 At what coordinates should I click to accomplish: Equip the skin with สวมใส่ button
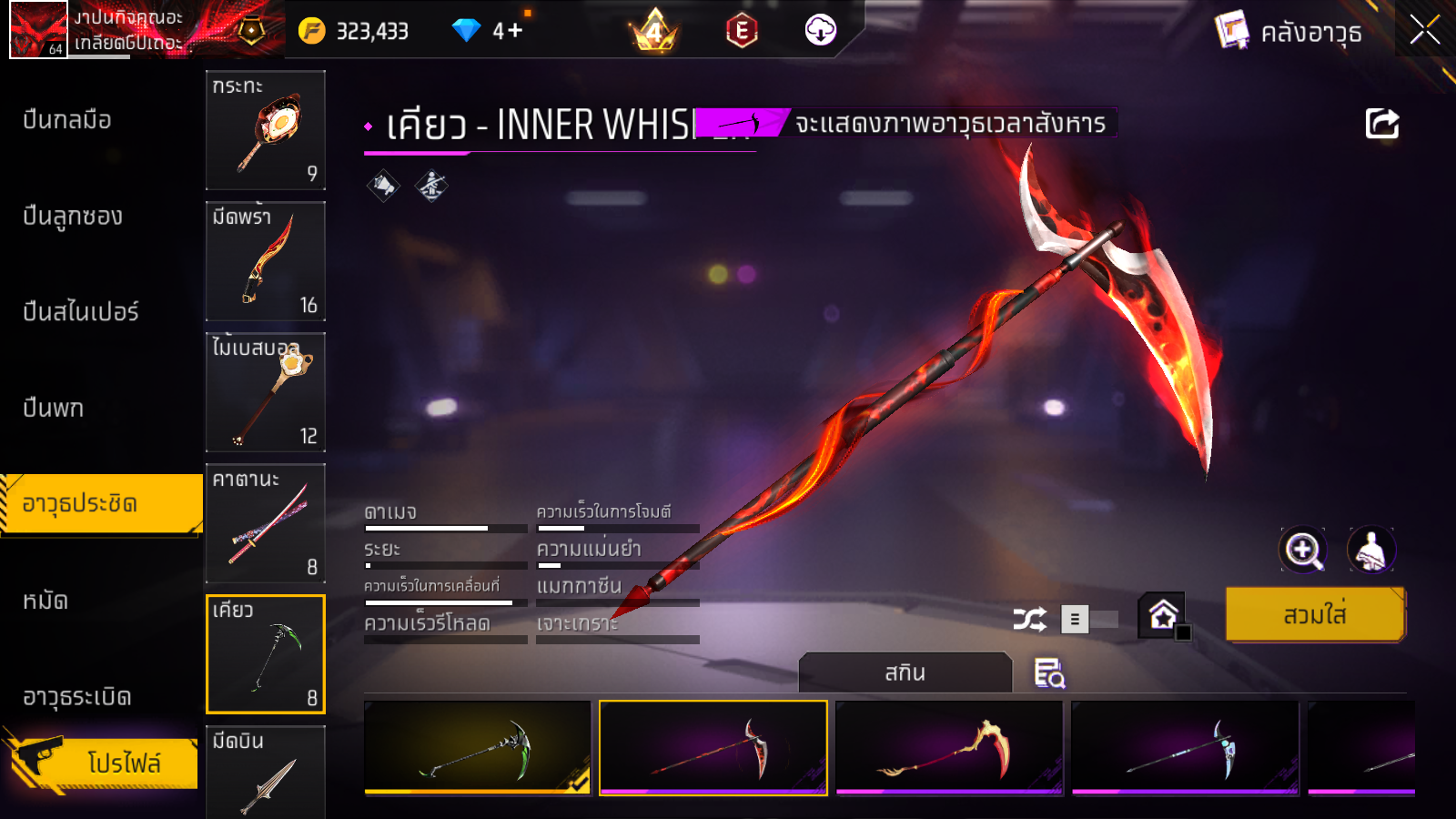[1315, 615]
